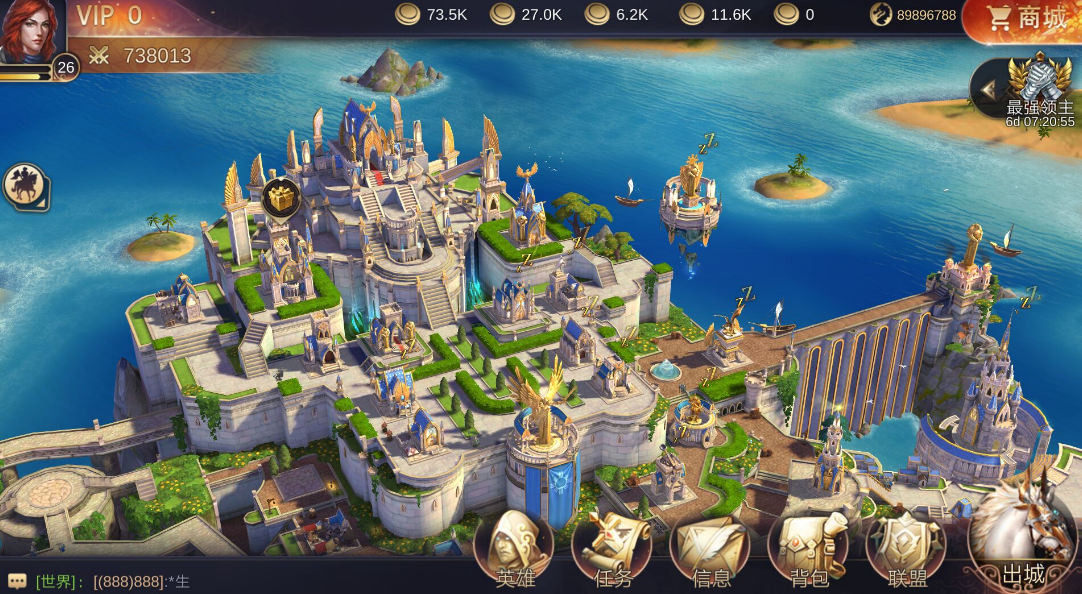Click the 89896788 premium currency counter

pyautogui.click(x=914, y=15)
